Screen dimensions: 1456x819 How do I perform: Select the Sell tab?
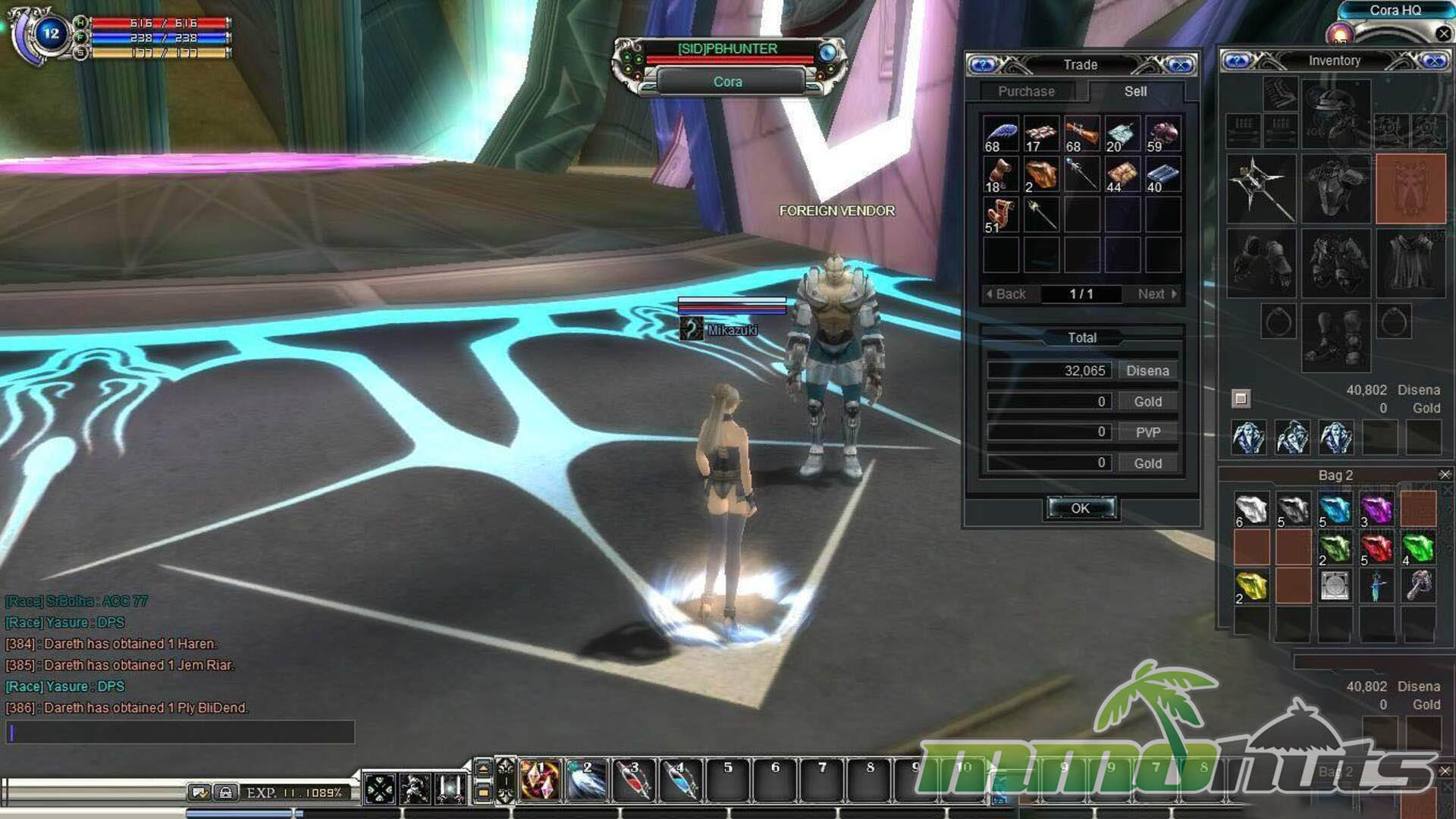pos(1135,92)
